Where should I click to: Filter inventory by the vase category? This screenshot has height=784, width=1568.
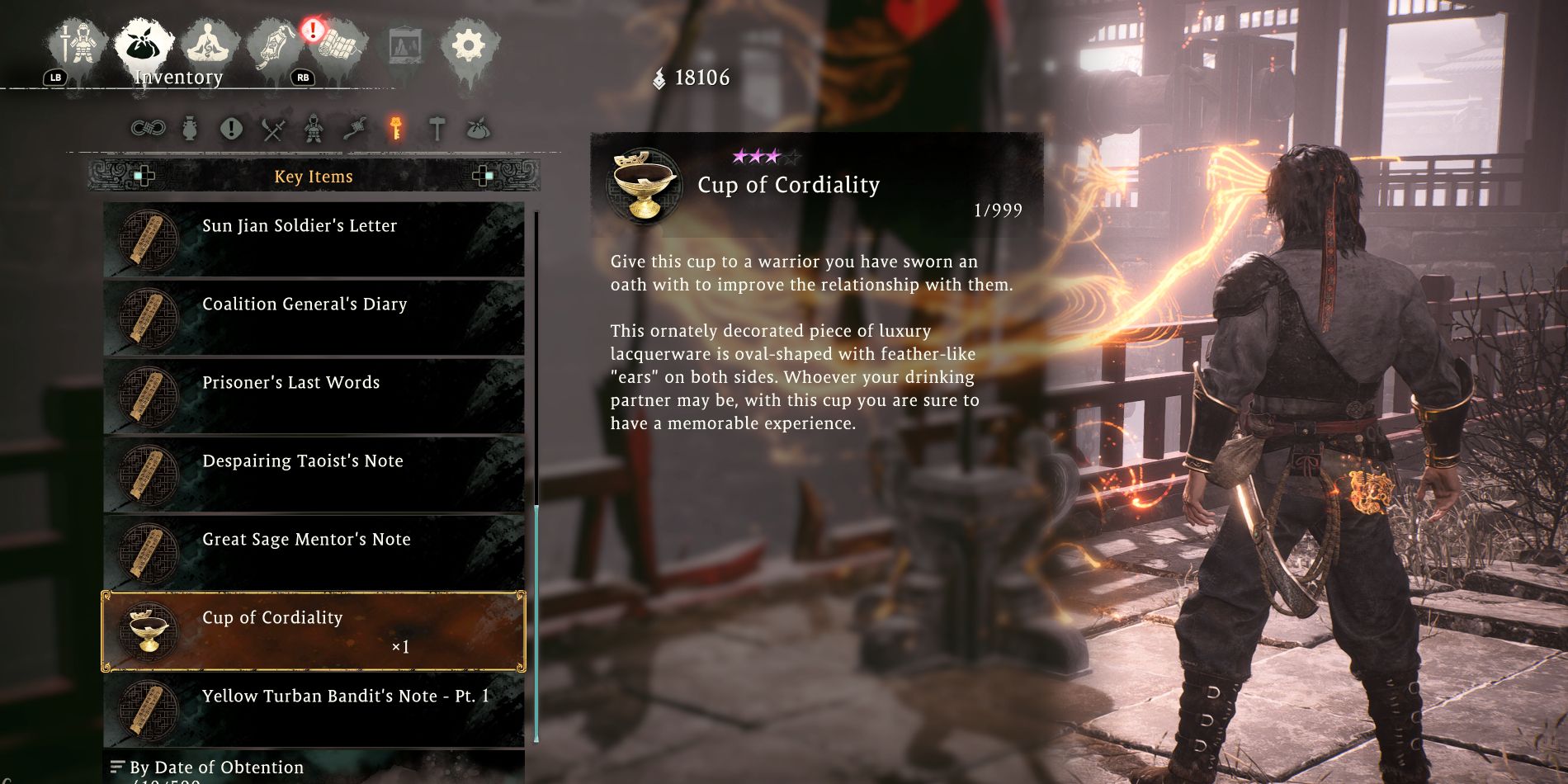tap(190, 129)
